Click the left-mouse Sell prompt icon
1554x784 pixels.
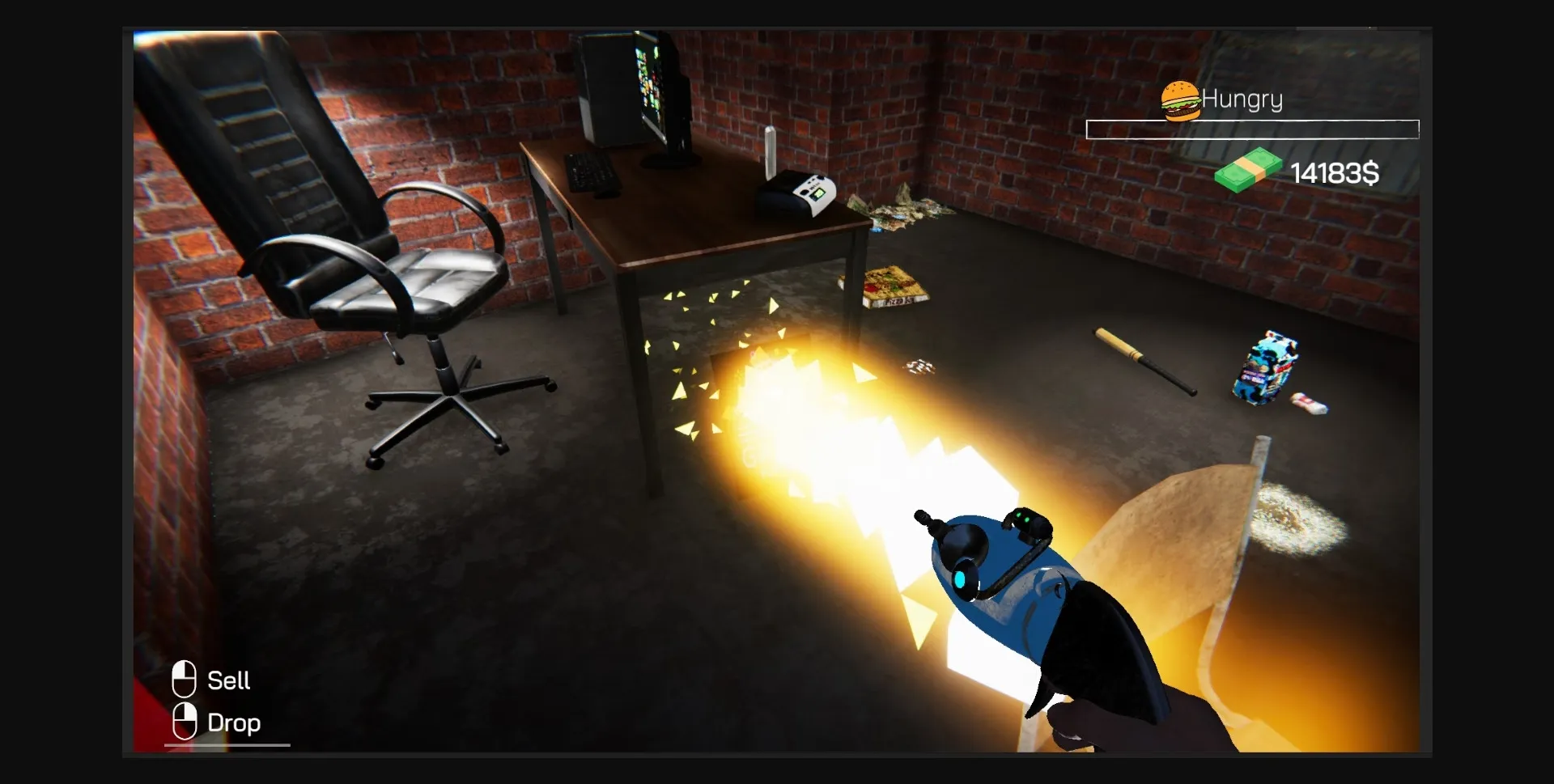185,680
